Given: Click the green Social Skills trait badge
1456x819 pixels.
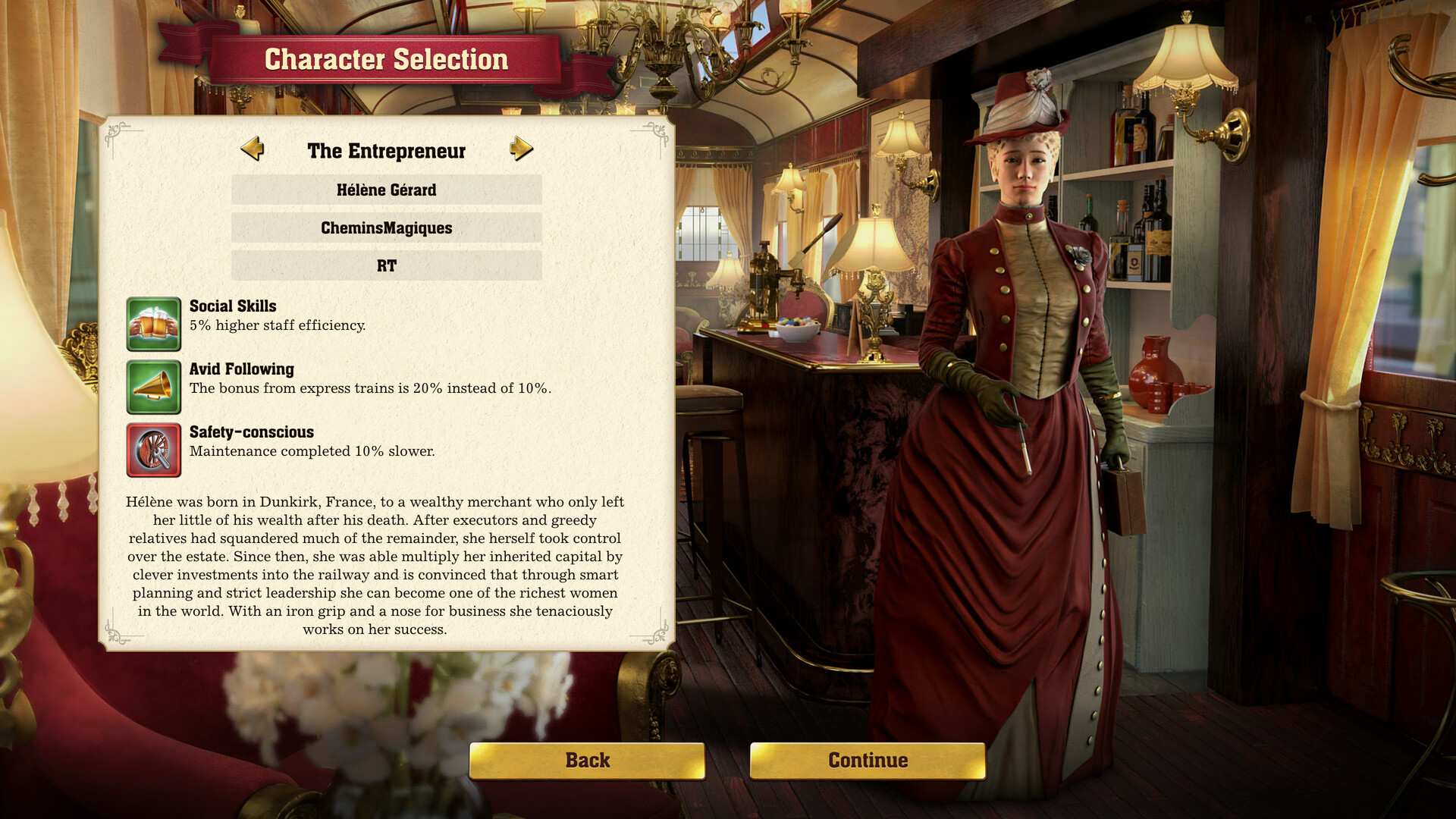Looking at the screenshot, I should click(154, 324).
